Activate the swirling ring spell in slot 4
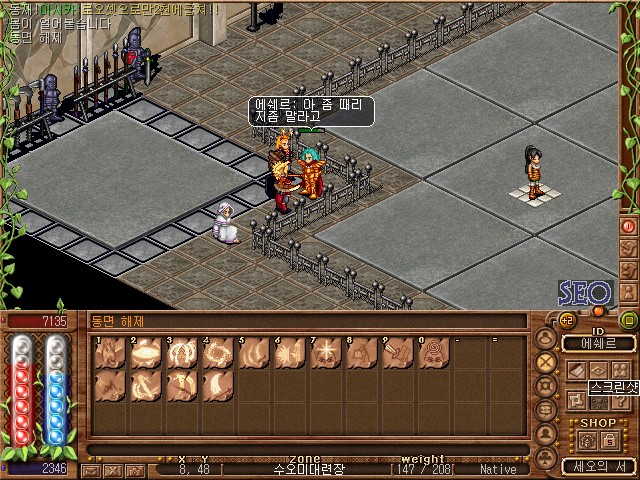 218,352
